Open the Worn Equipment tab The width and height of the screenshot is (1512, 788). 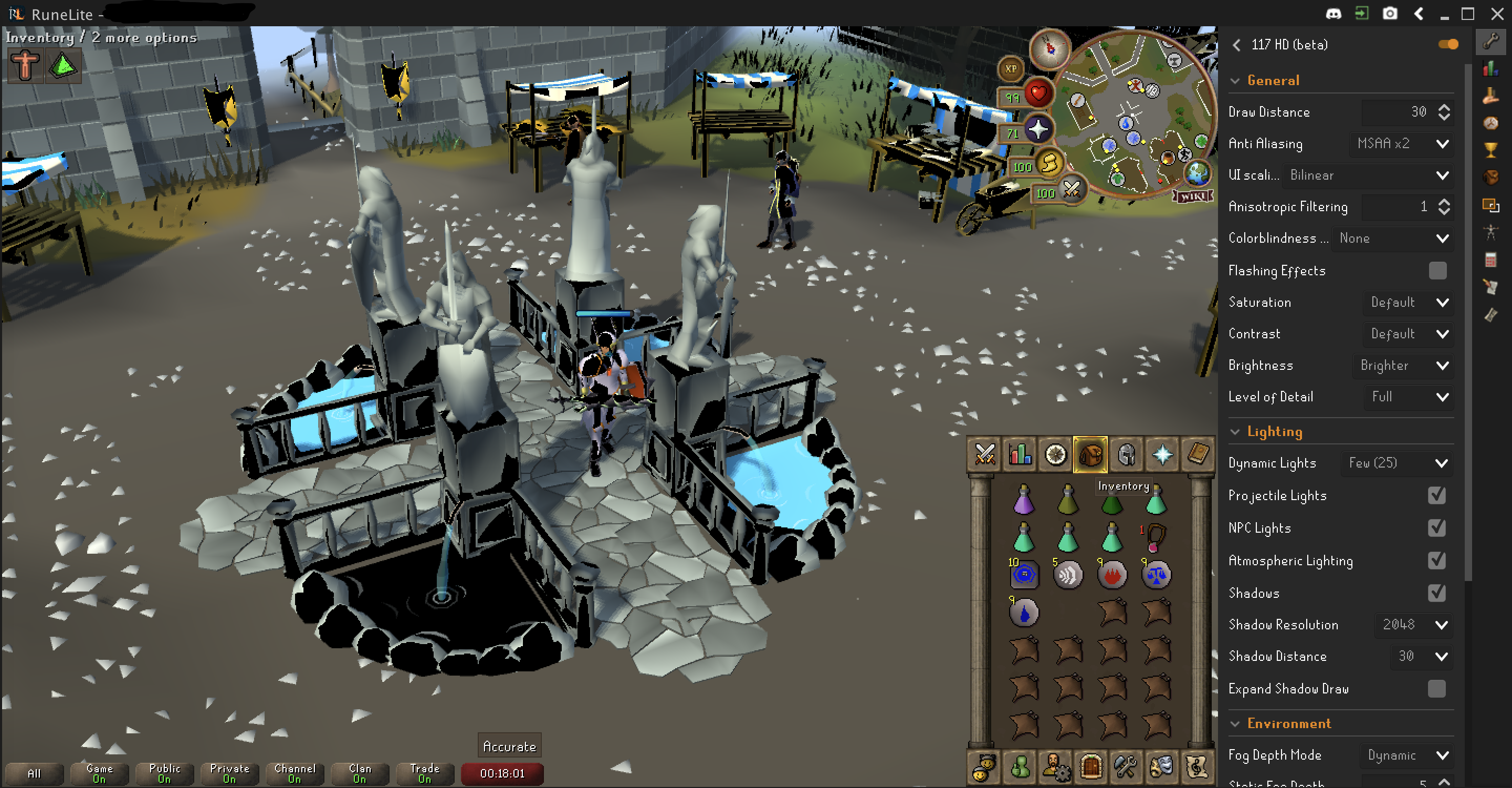click(x=1126, y=454)
